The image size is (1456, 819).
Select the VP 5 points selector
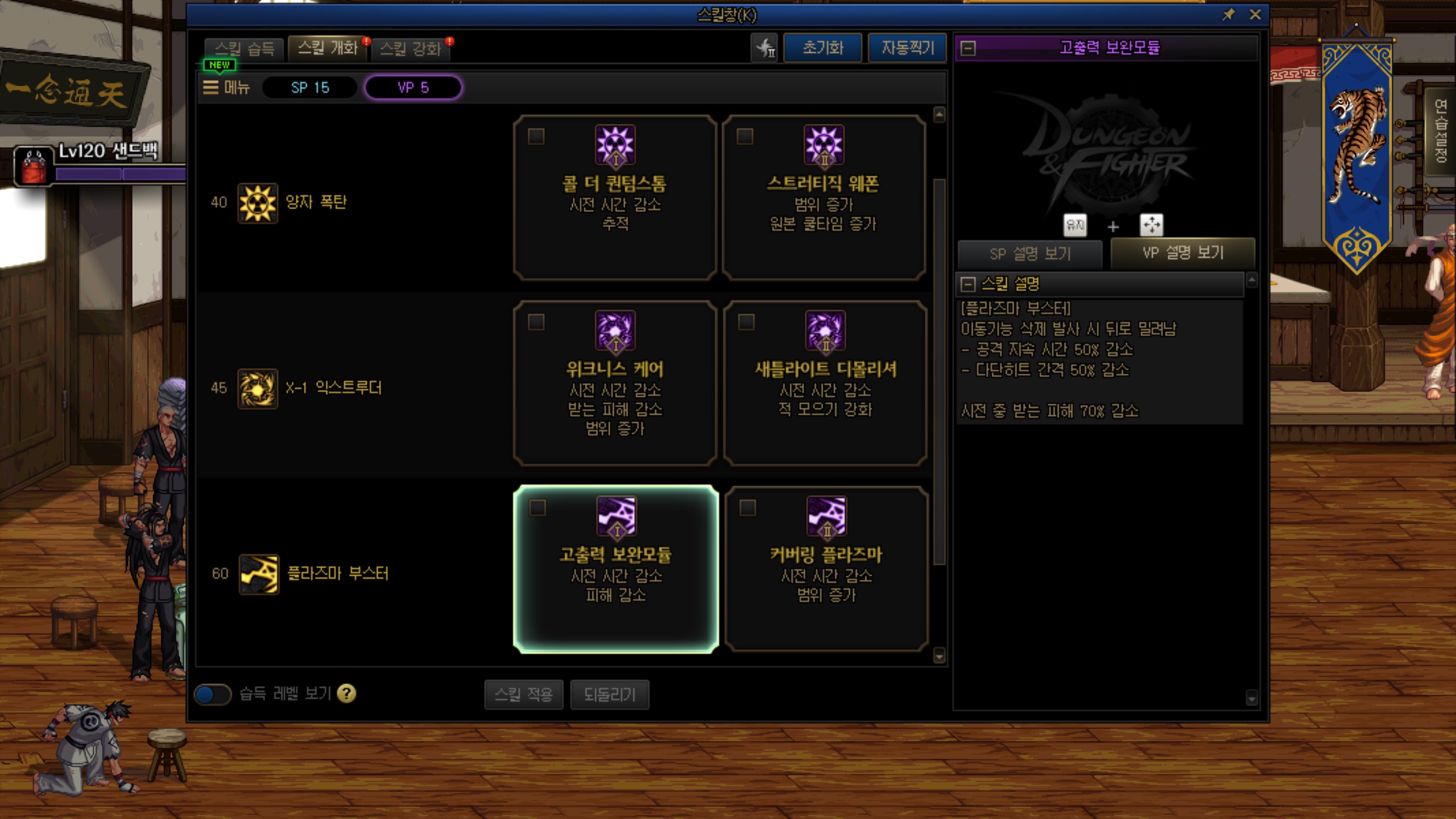tap(413, 88)
